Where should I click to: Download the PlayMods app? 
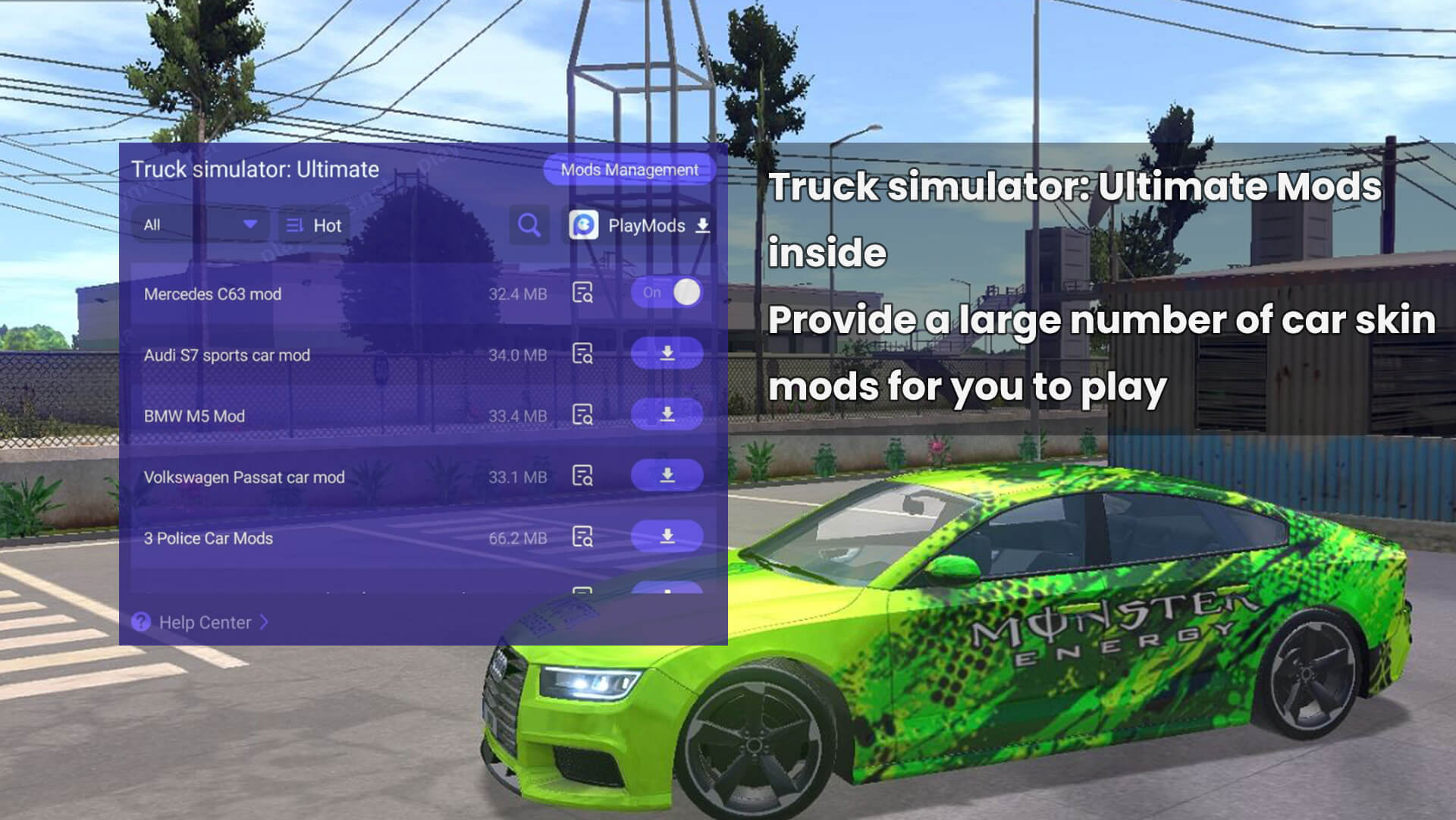tap(640, 225)
